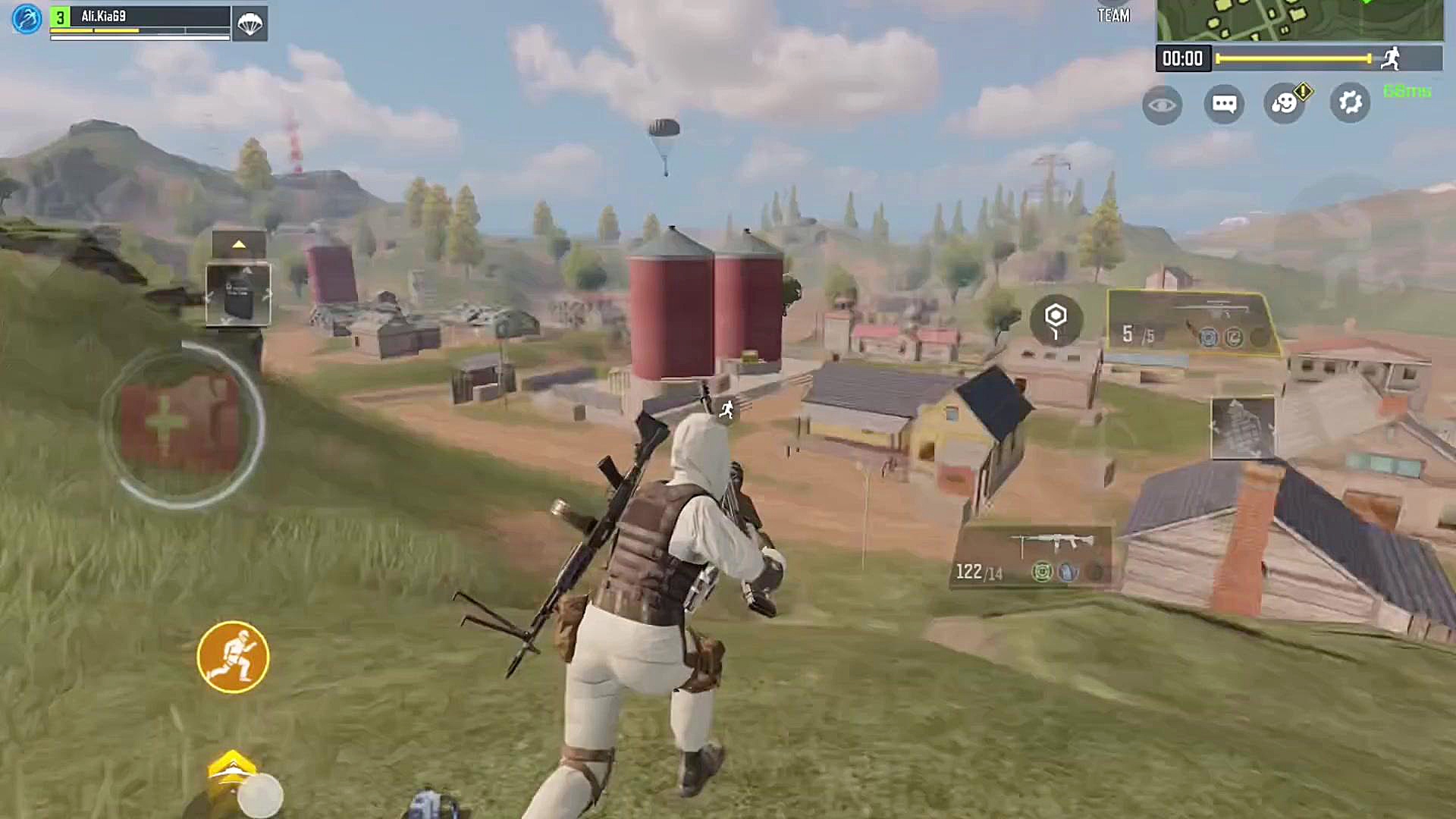
Task: Toggle the orange crouch stance button
Action: click(x=233, y=657)
